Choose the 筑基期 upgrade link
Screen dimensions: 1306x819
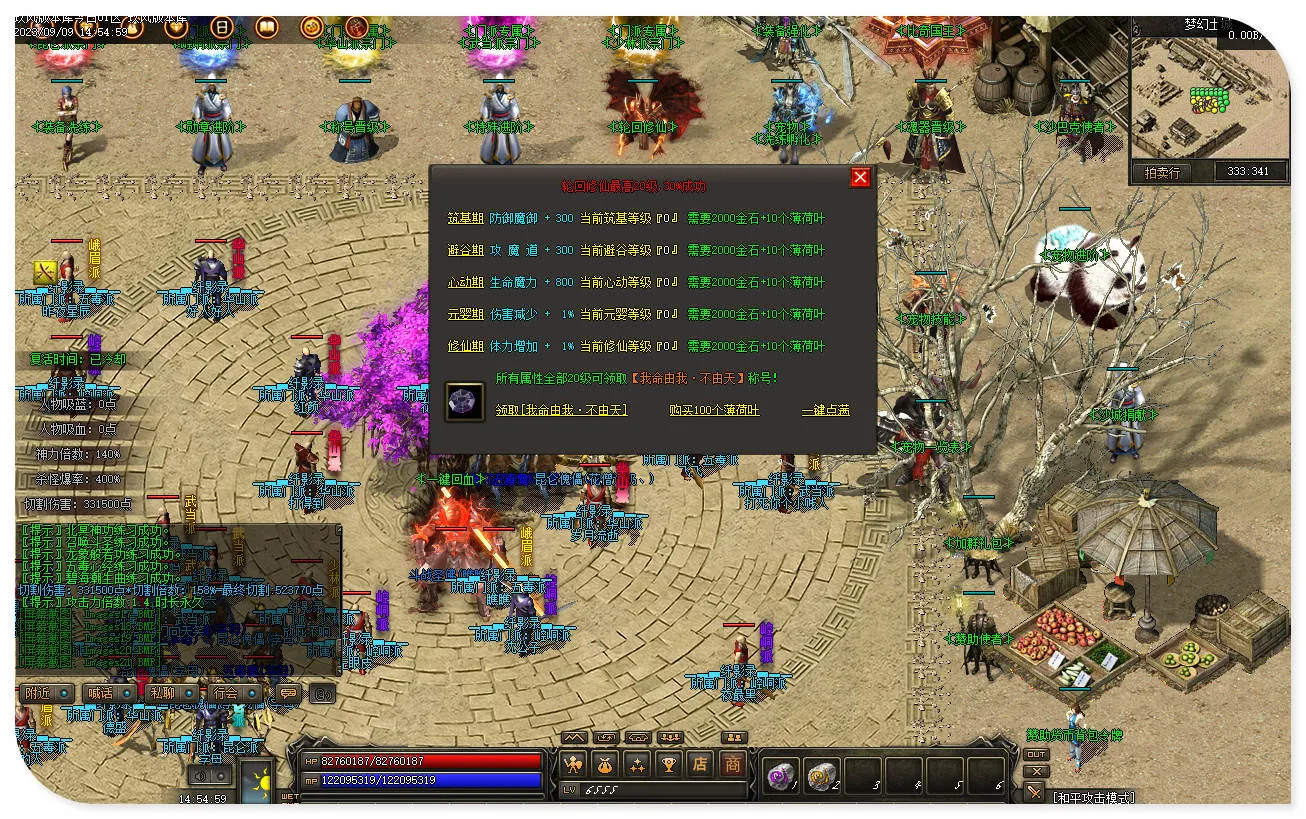point(465,218)
